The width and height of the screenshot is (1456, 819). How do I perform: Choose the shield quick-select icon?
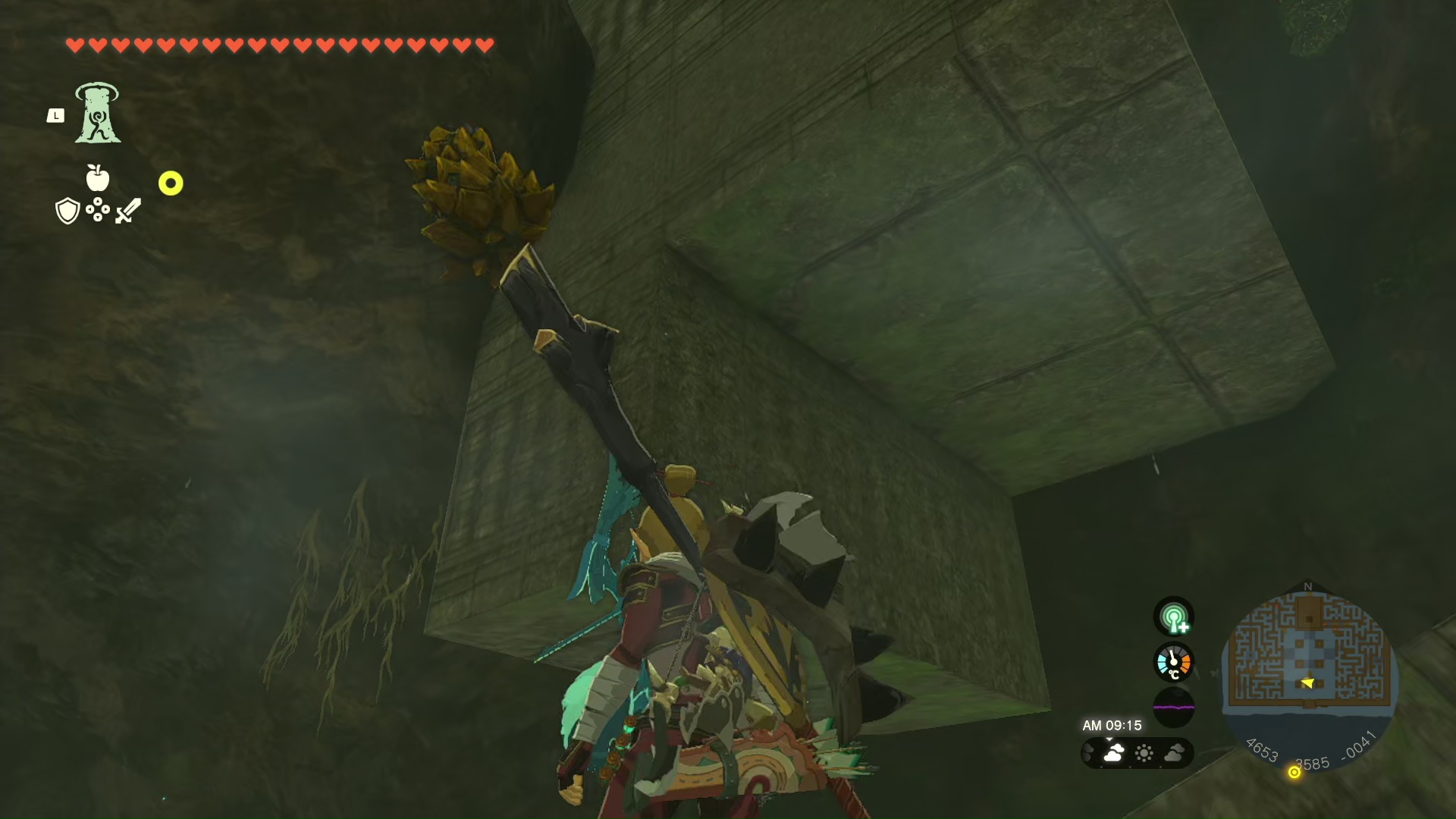67,211
